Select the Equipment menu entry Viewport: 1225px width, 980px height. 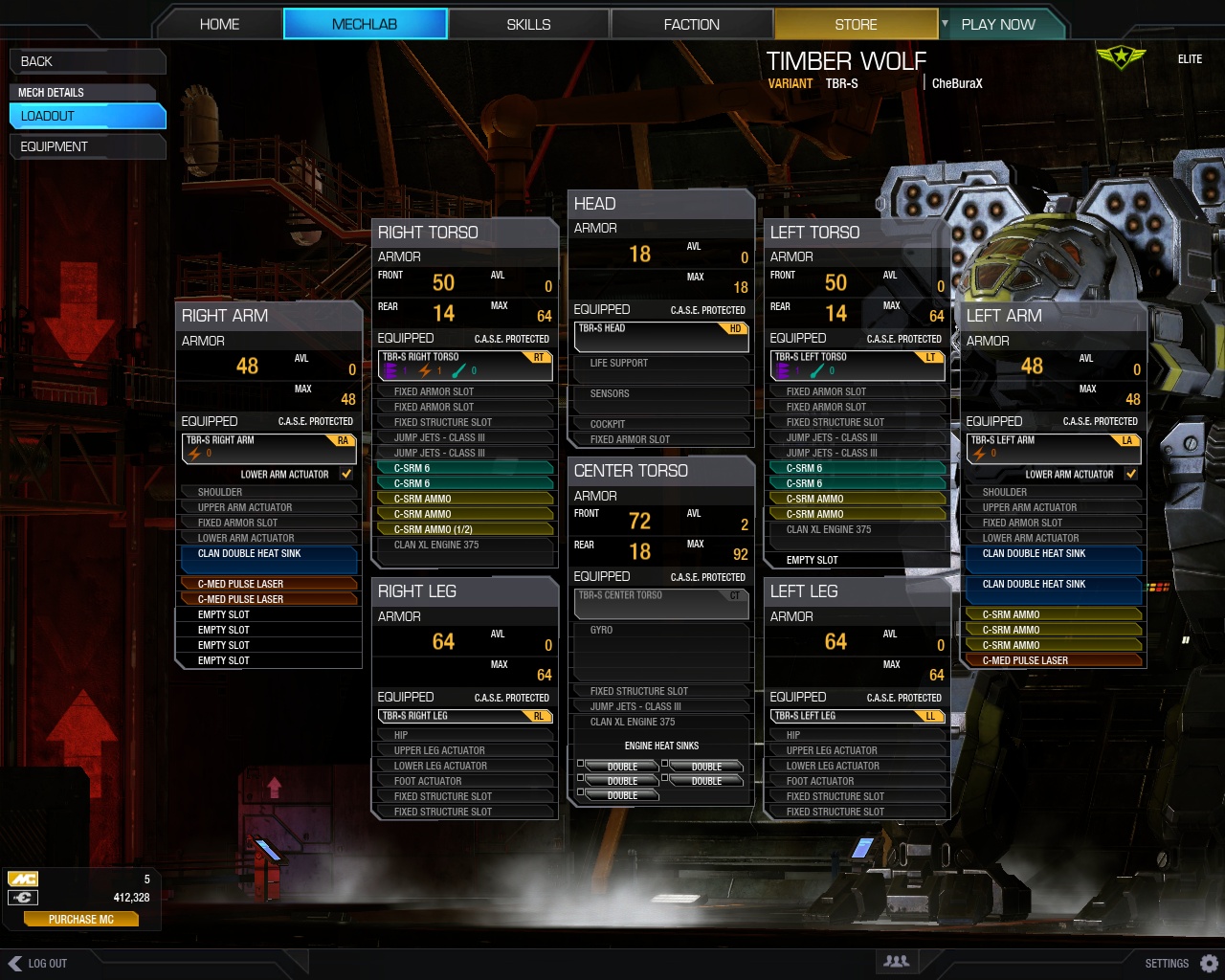click(86, 146)
